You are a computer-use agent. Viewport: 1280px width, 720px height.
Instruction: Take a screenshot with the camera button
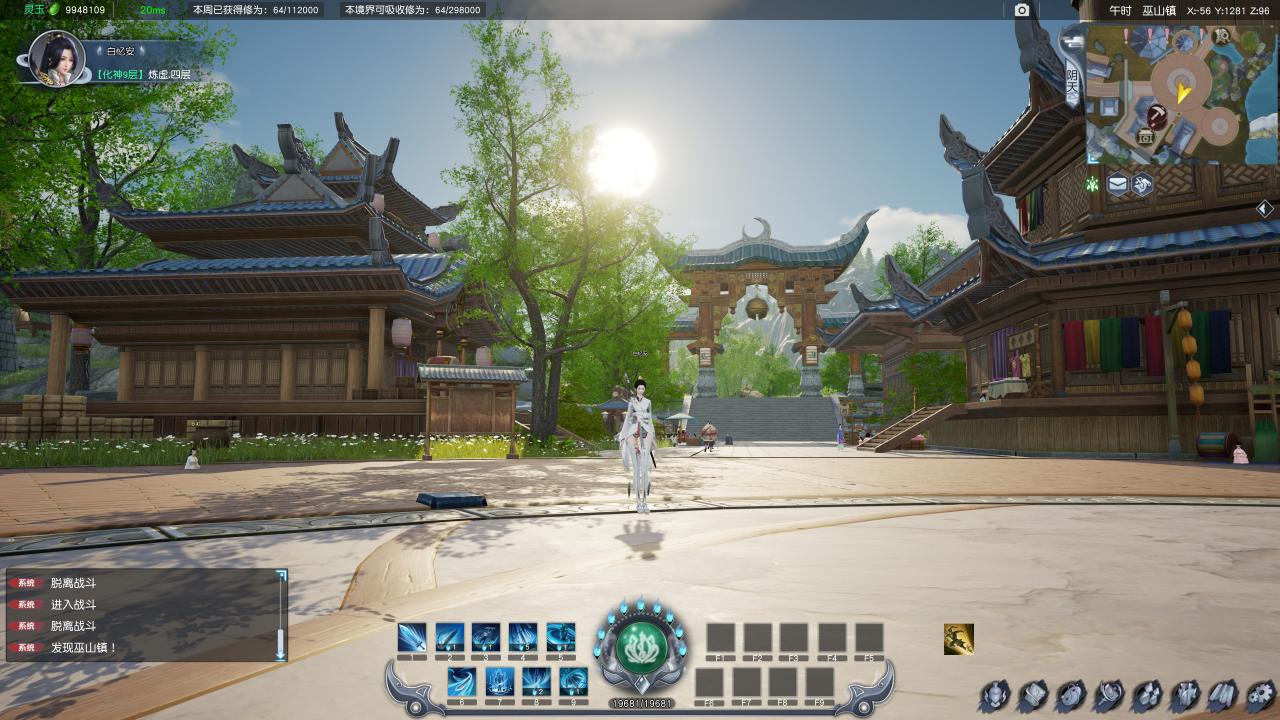[1021, 10]
